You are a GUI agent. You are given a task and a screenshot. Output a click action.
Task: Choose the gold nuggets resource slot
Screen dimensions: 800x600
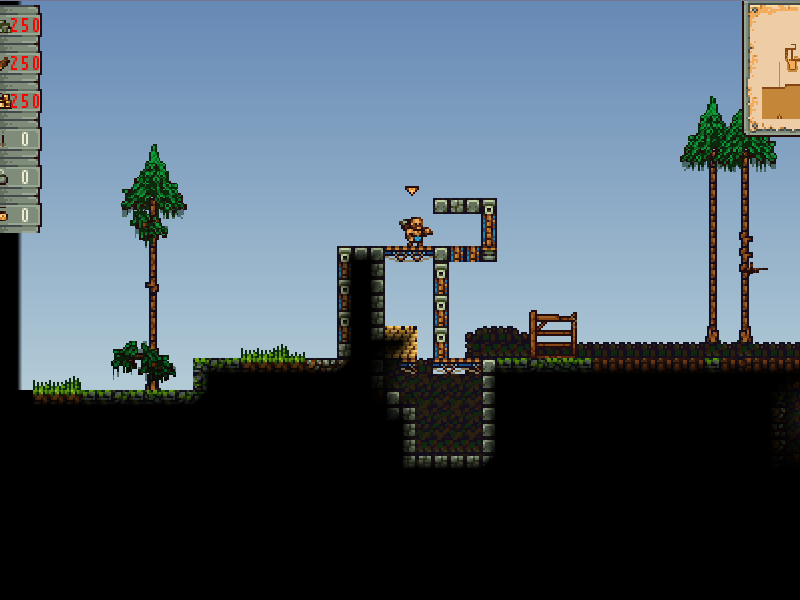20,101
